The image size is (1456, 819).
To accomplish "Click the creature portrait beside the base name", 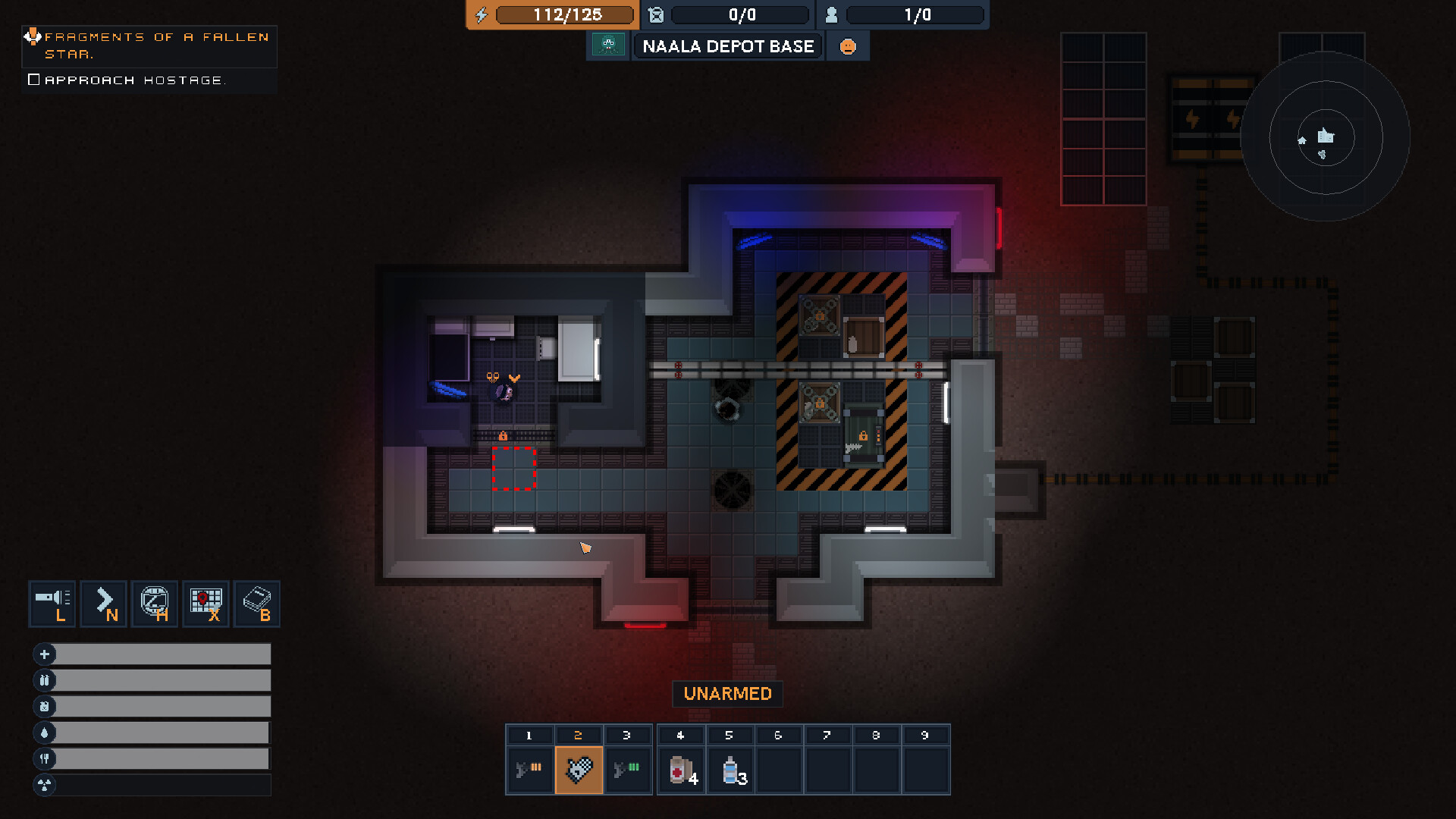I will point(607,45).
